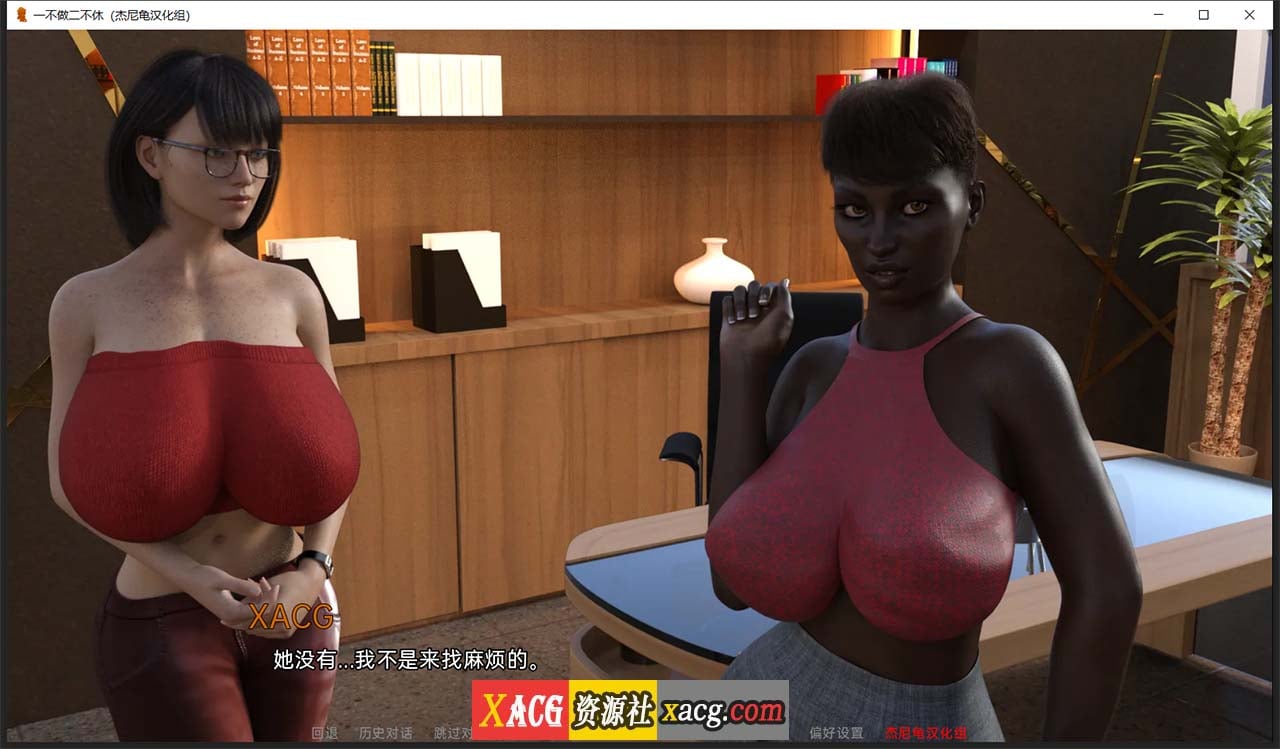Image resolution: width=1280 pixels, height=749 pixels.
Task: Click 回退 to roll back dialogue
Action: (x=323, y=731)
